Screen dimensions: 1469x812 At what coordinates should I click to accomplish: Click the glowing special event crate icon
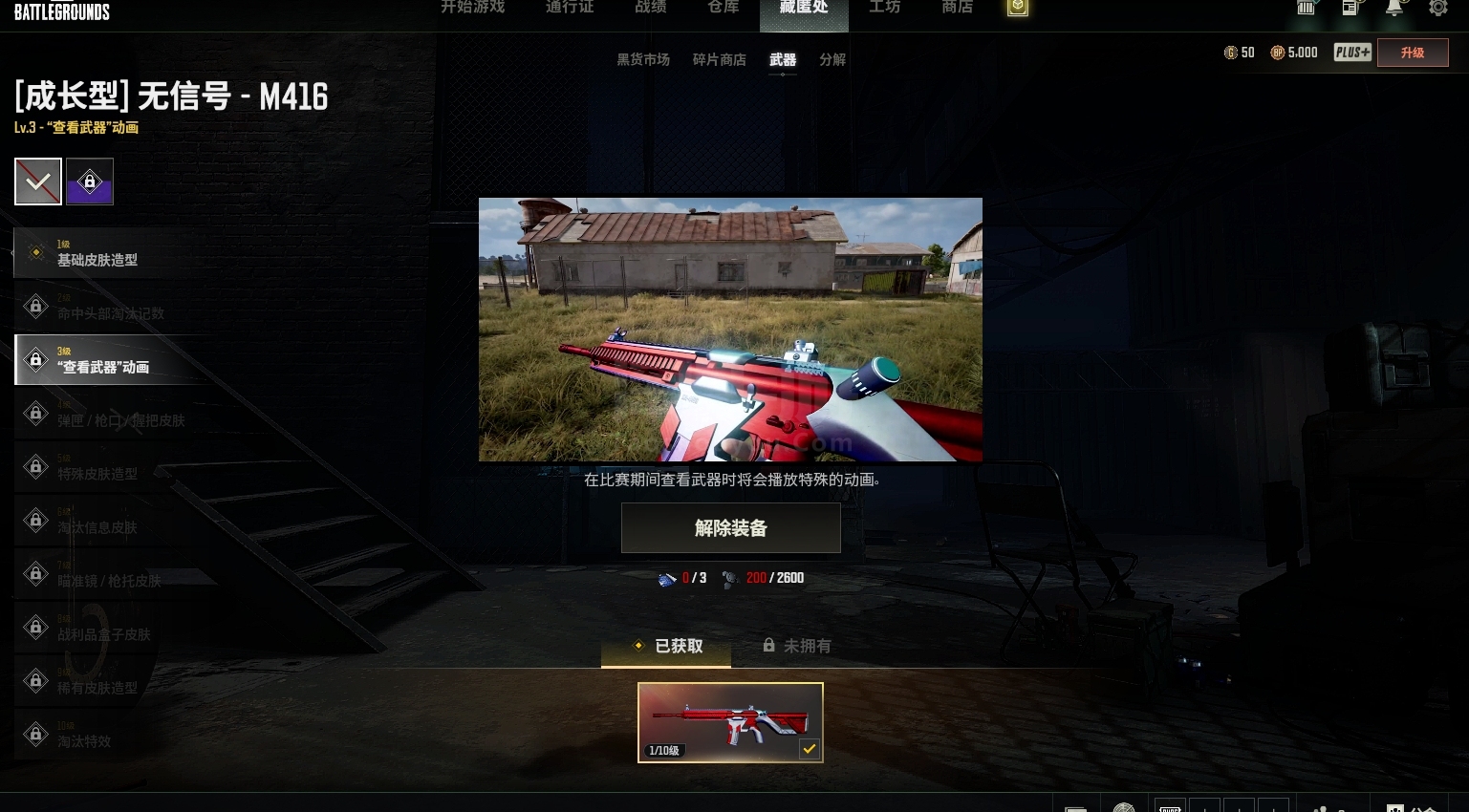pyautogui.click(x=1017, y=7)
